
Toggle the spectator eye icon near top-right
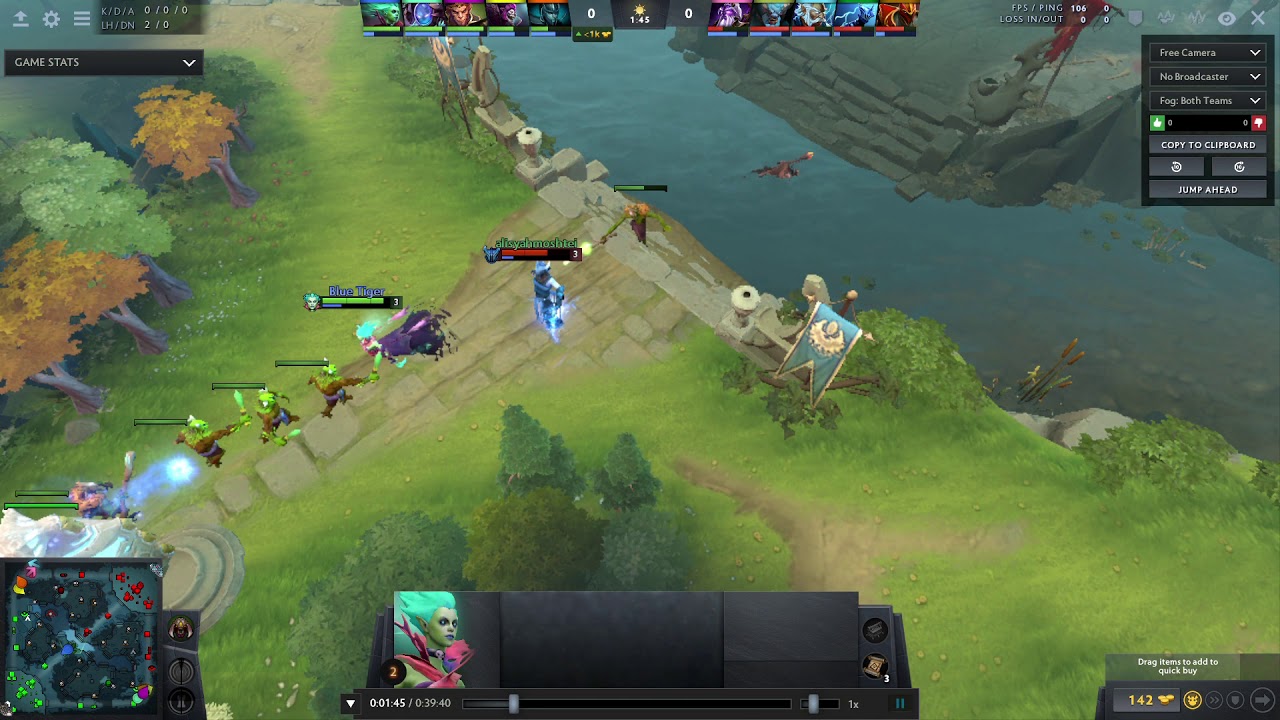tap(1227, 18)
